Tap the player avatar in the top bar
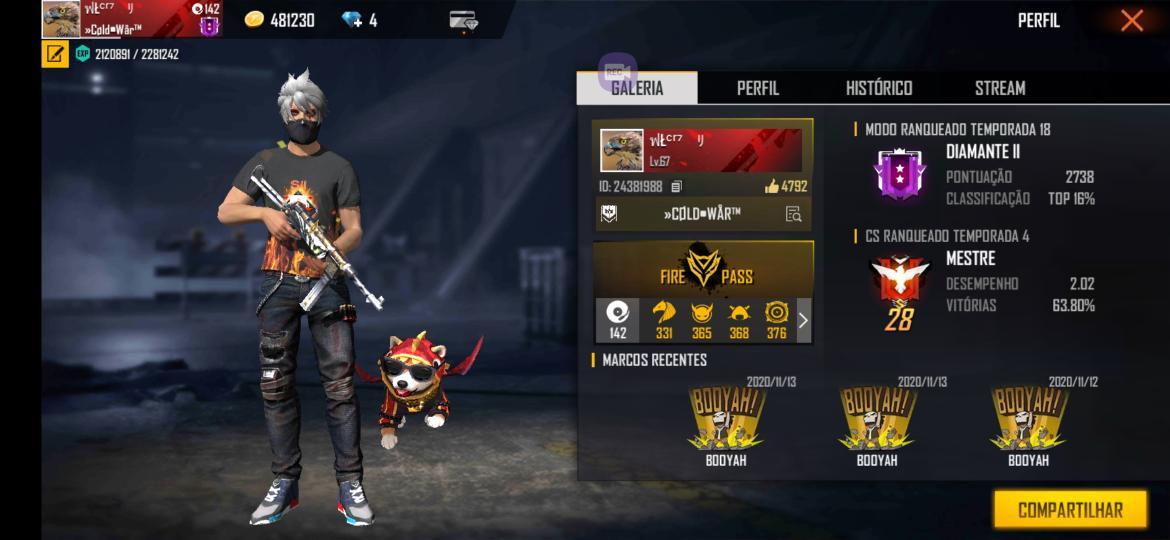1170x540 pixels. click(61, 20)
